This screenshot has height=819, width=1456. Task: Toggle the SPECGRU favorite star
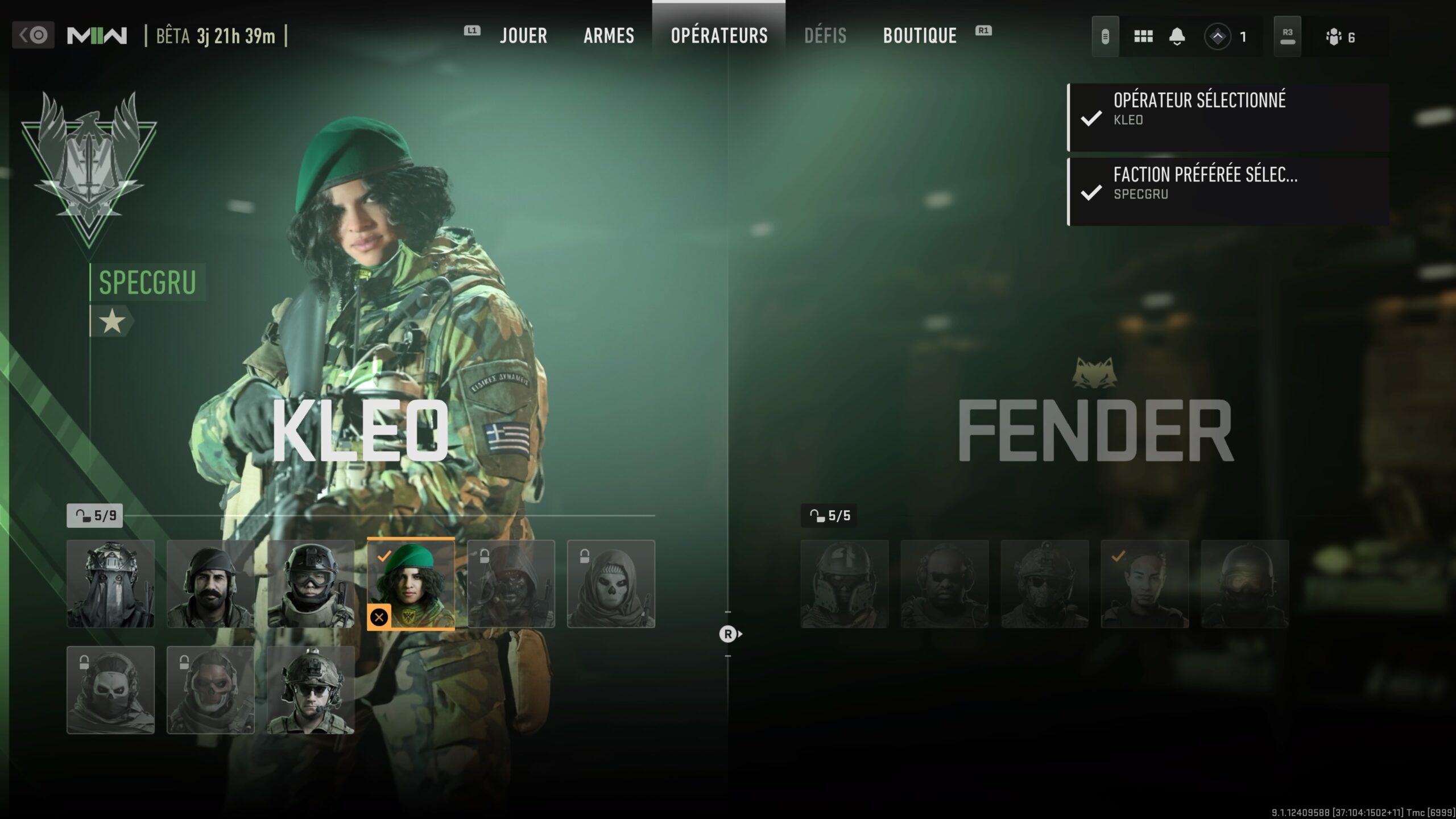112,322
